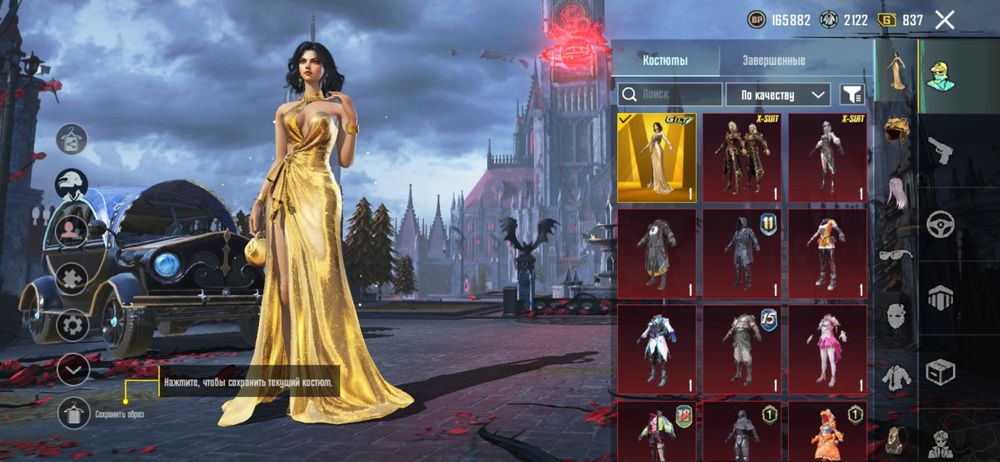The width and height of the screenshot is (1000, 462).
Task: Switch to the Костюмы tab
Action: pos(665,60)
